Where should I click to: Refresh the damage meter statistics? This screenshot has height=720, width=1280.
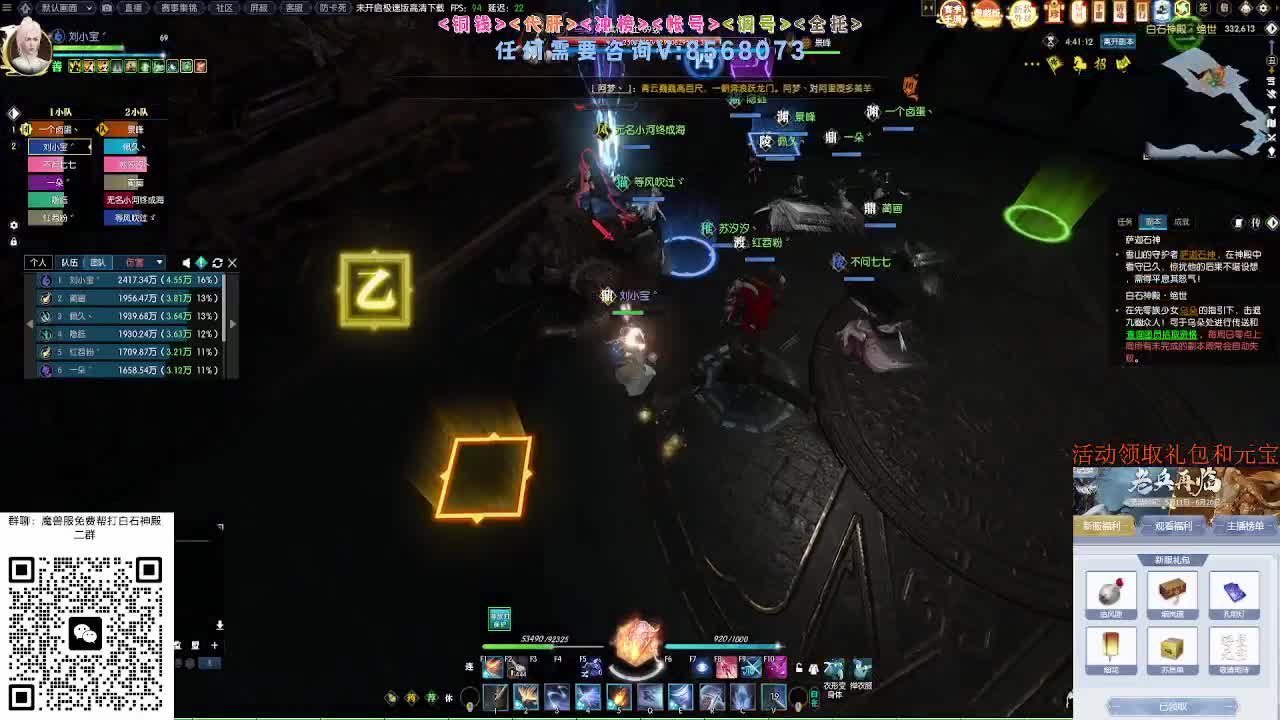coord(219,262)
